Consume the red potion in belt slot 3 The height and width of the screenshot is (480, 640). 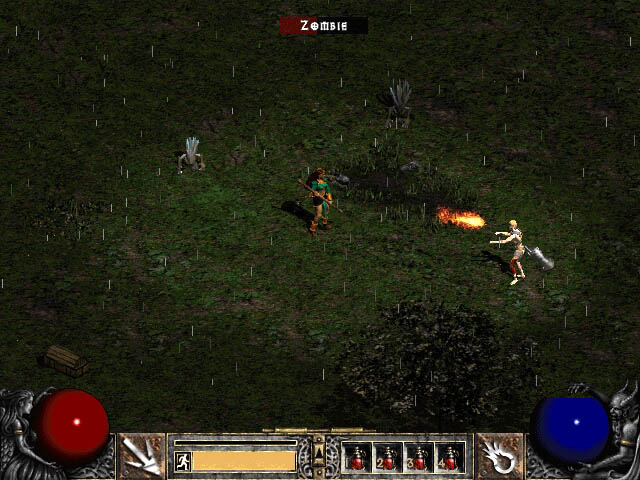coord(419,458)
